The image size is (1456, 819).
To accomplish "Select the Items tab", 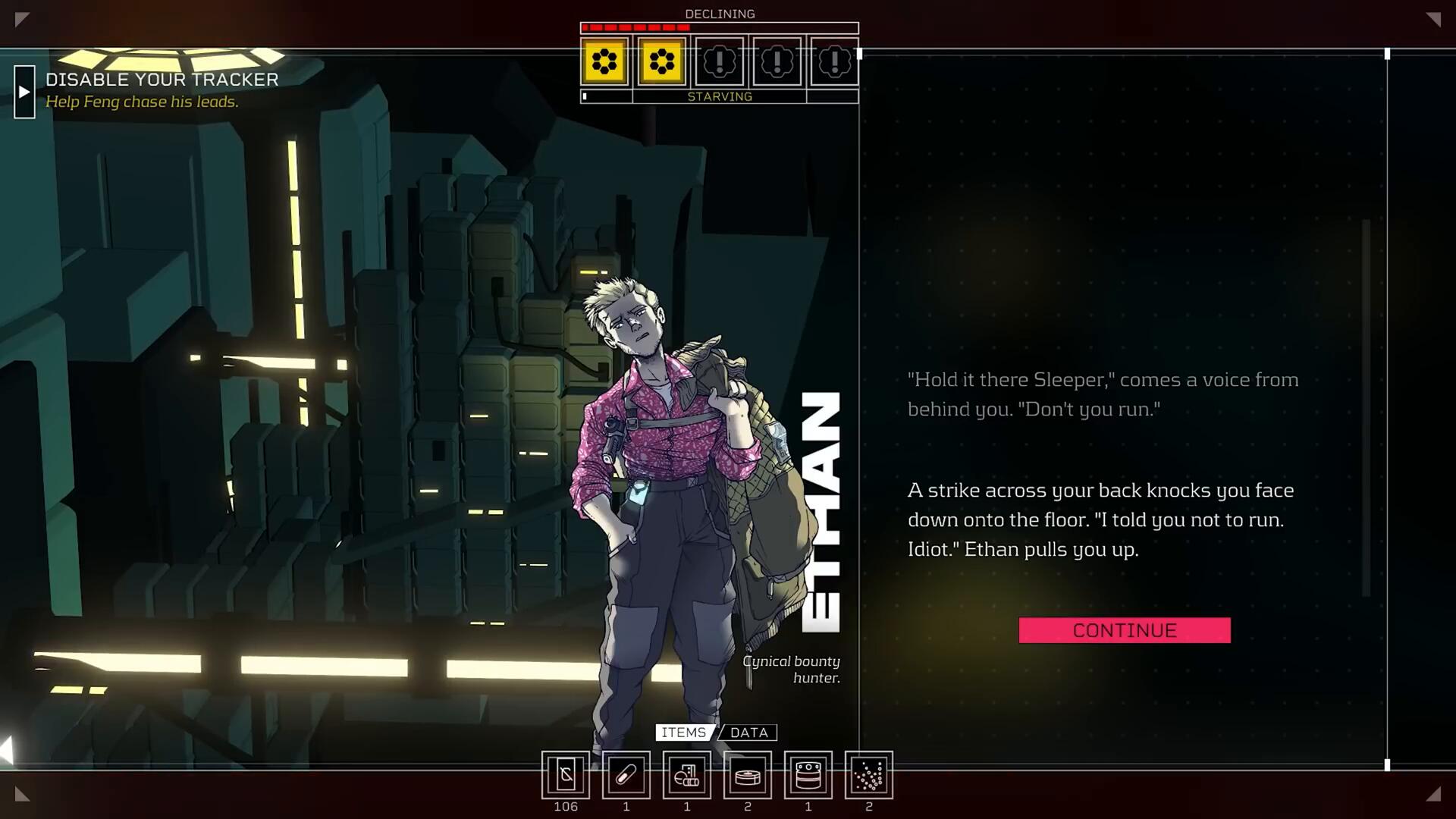I will pos(683,733).
